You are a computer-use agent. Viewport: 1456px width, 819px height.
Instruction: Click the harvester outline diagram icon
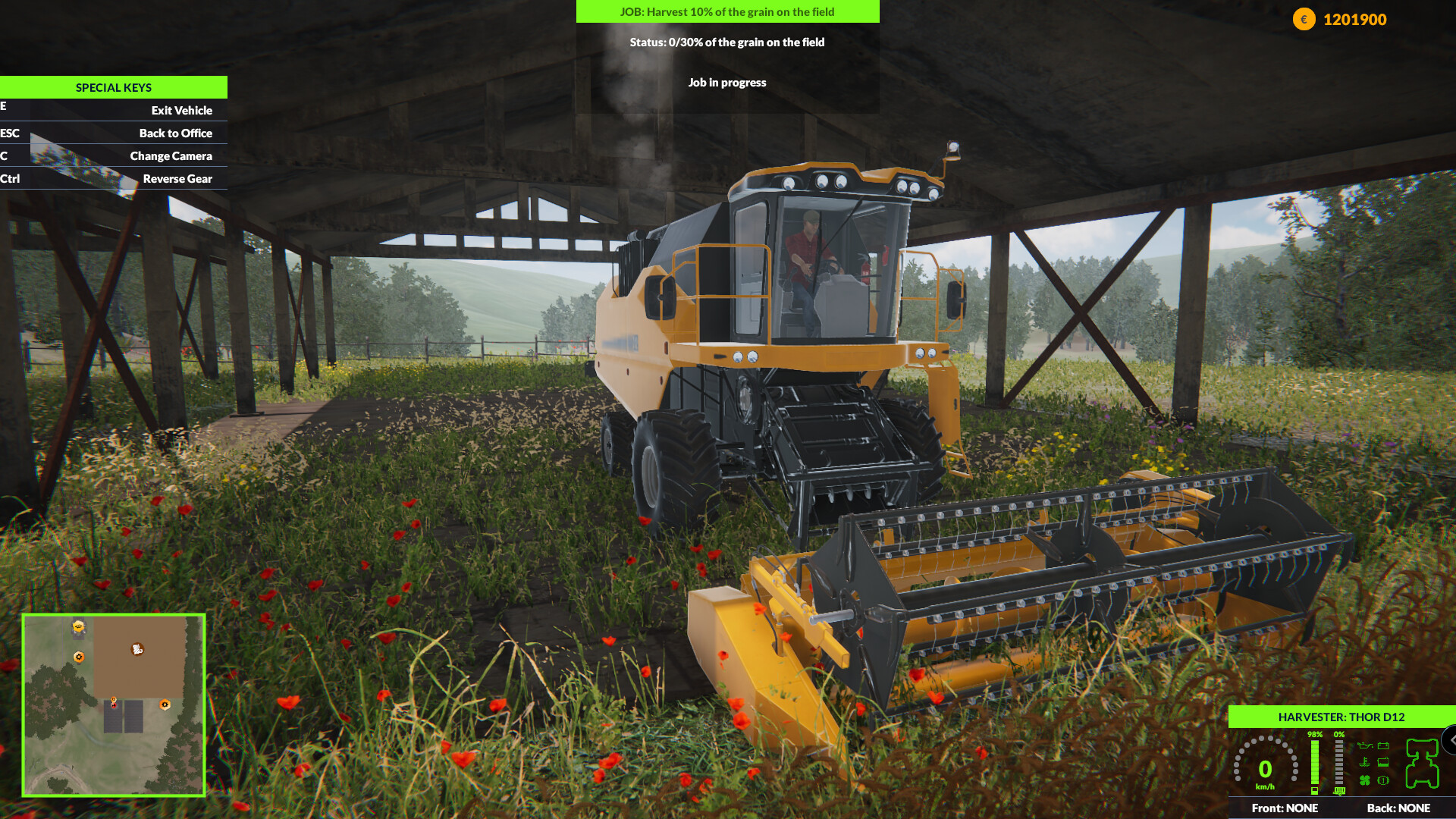[x=1422, y=764]
